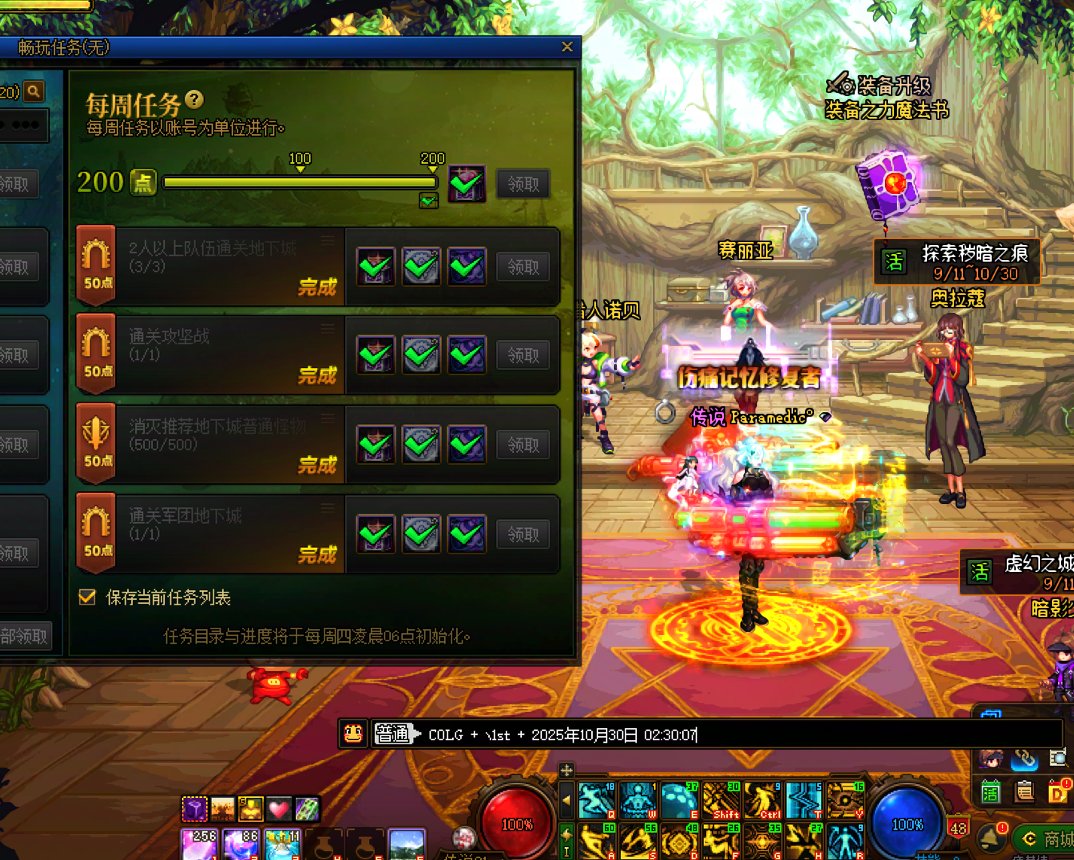The width and height of the screenshot is (1074, 860).
Task: Use the consumable slot showing 258
Action: click(x=198, y=845)
